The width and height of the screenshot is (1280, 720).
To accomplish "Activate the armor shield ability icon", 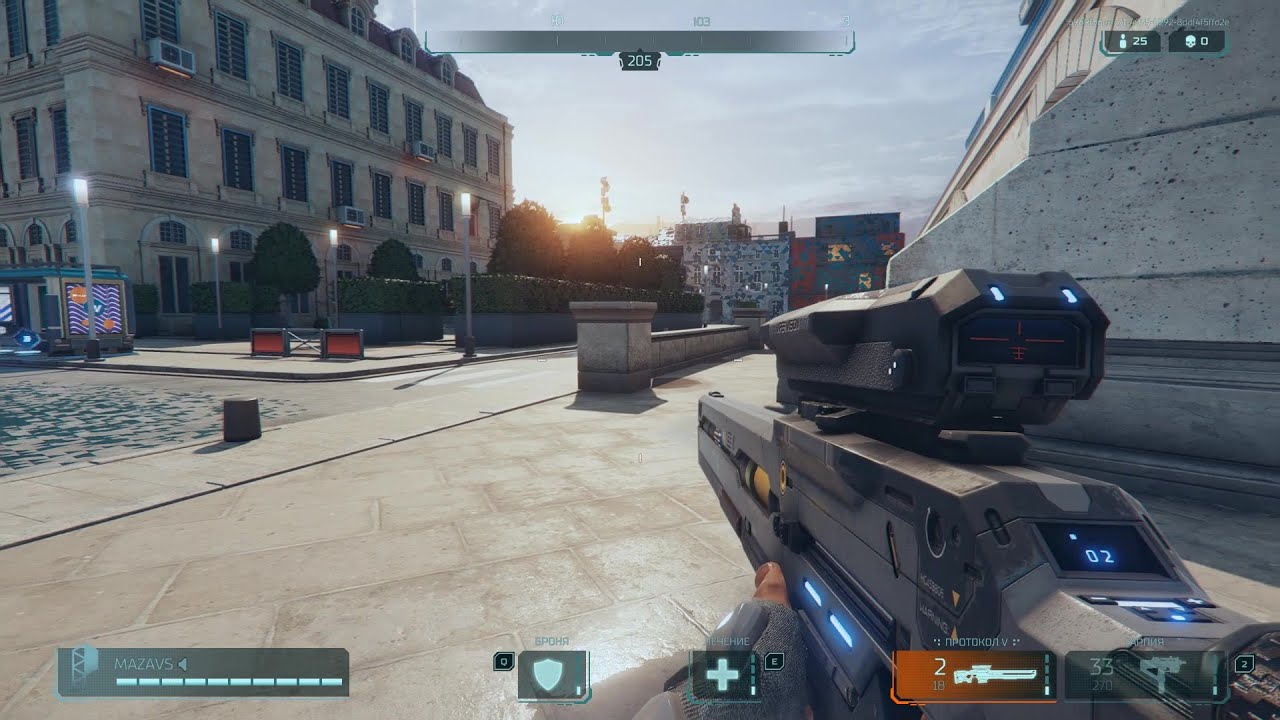I will (551, 675).
